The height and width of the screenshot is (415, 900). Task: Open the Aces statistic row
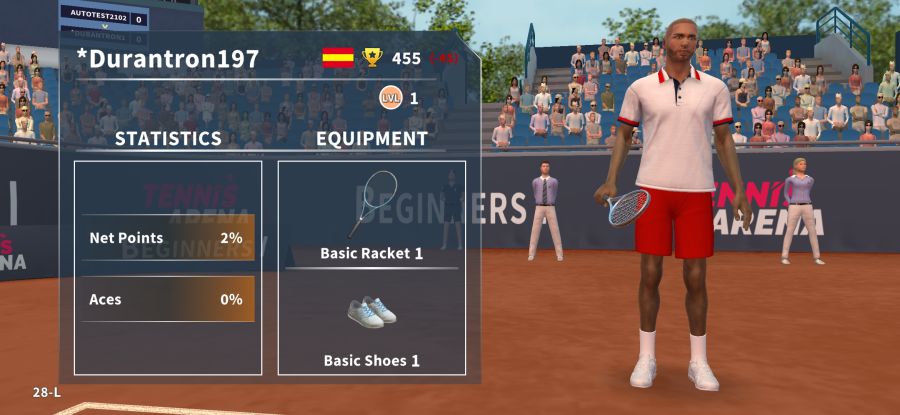167,299
